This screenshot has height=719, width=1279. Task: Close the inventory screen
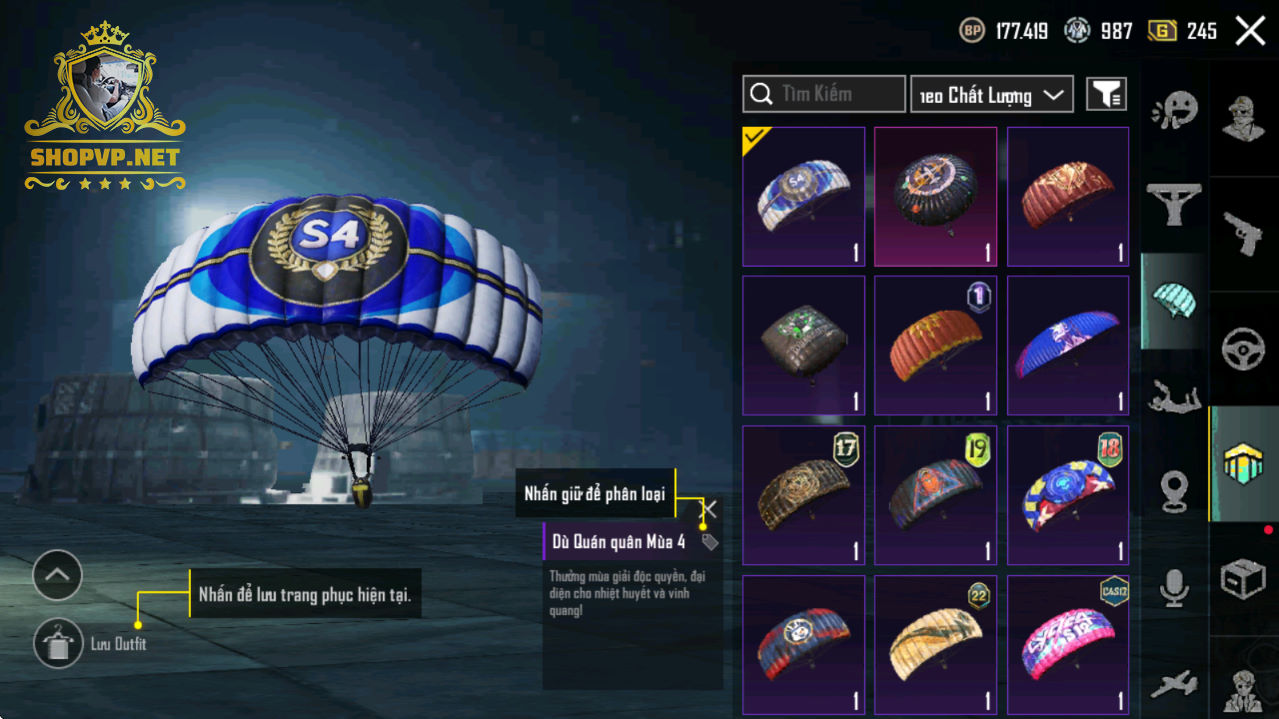(1250, 31)
